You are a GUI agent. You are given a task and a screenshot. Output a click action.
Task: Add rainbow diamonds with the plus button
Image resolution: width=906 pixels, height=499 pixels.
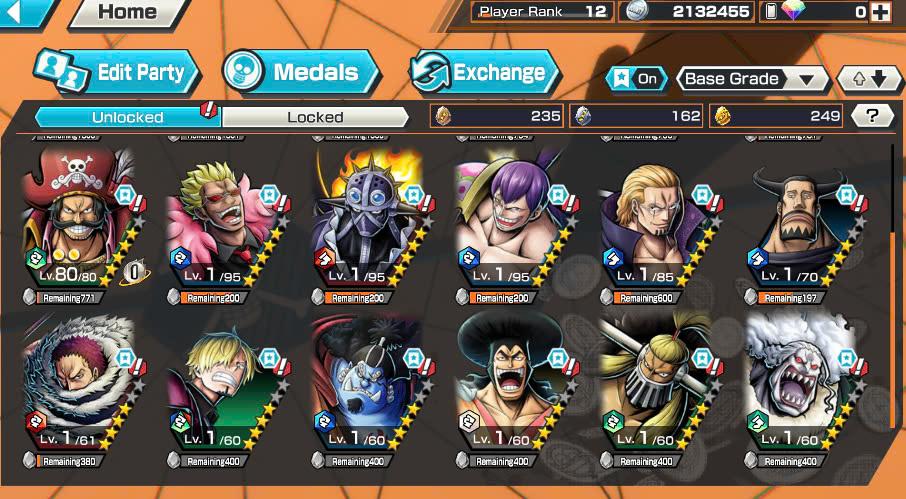pos(880,12)
